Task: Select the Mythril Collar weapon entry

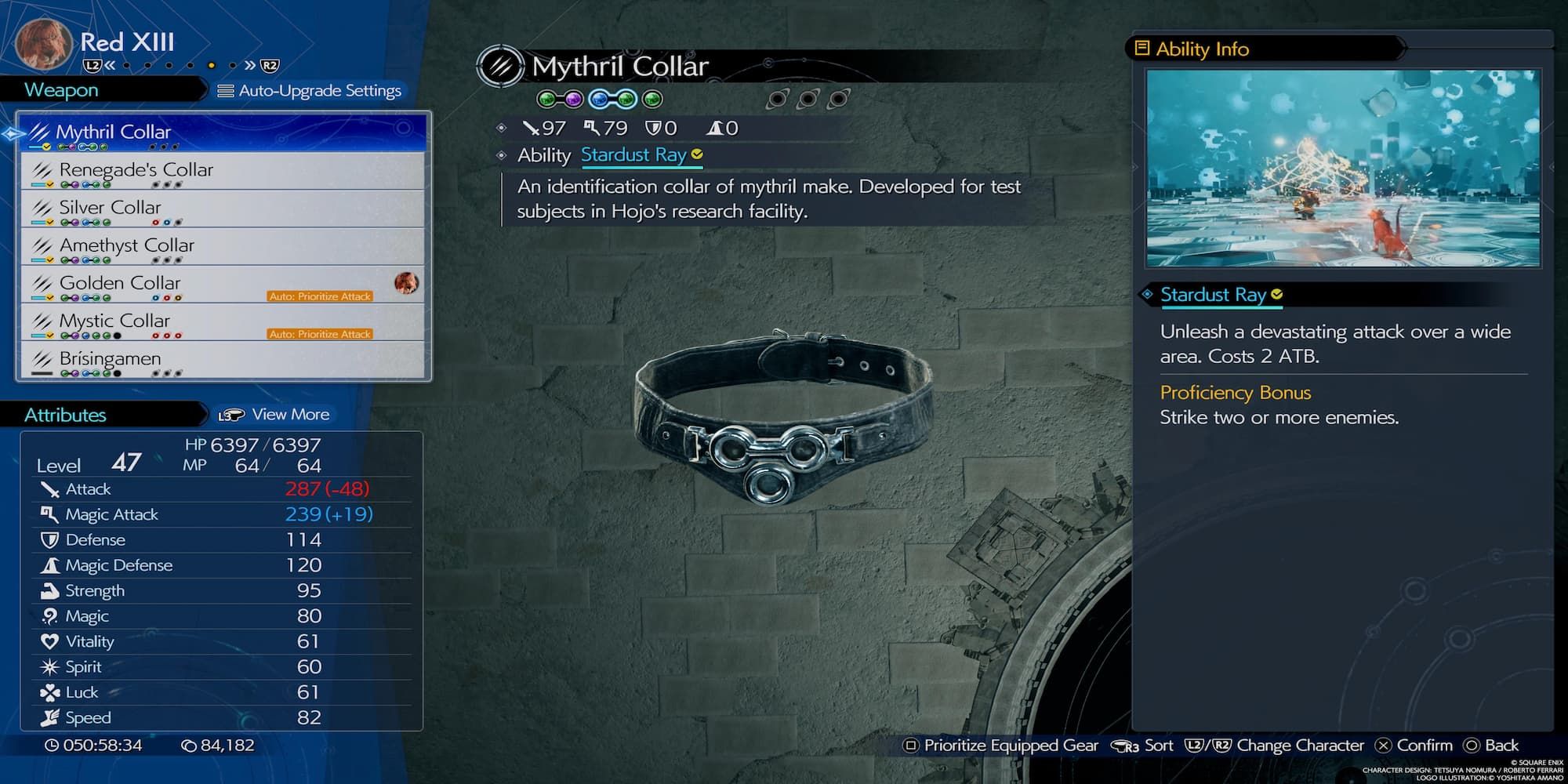Action: (x=223, y=132)
